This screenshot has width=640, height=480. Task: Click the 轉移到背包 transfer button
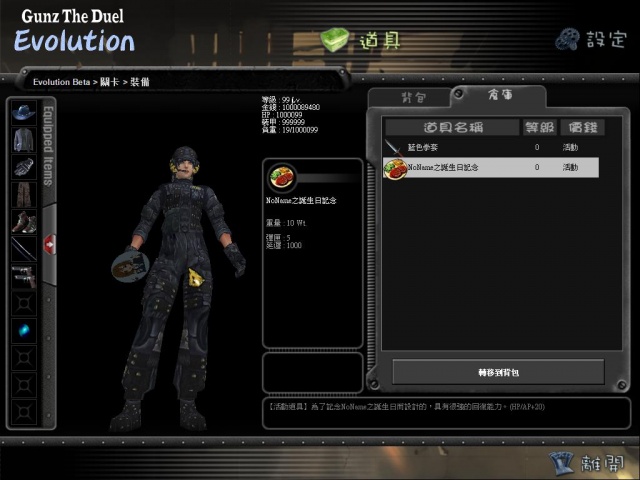point(498,372)
